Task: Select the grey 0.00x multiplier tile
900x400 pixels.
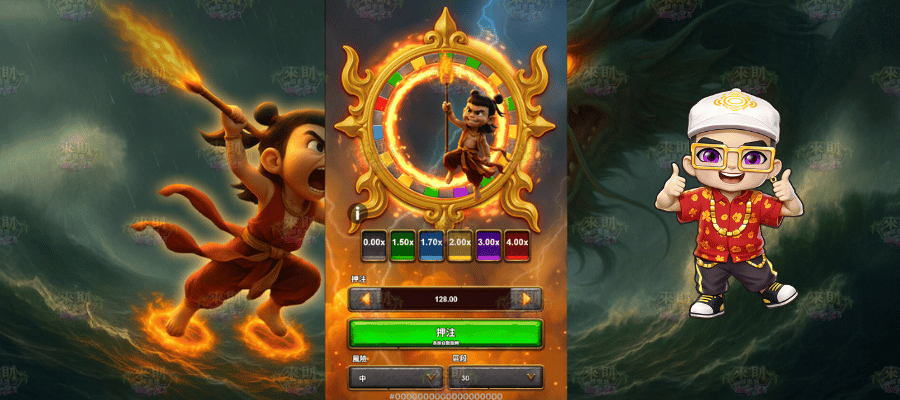Action: [x=374, y=242]
